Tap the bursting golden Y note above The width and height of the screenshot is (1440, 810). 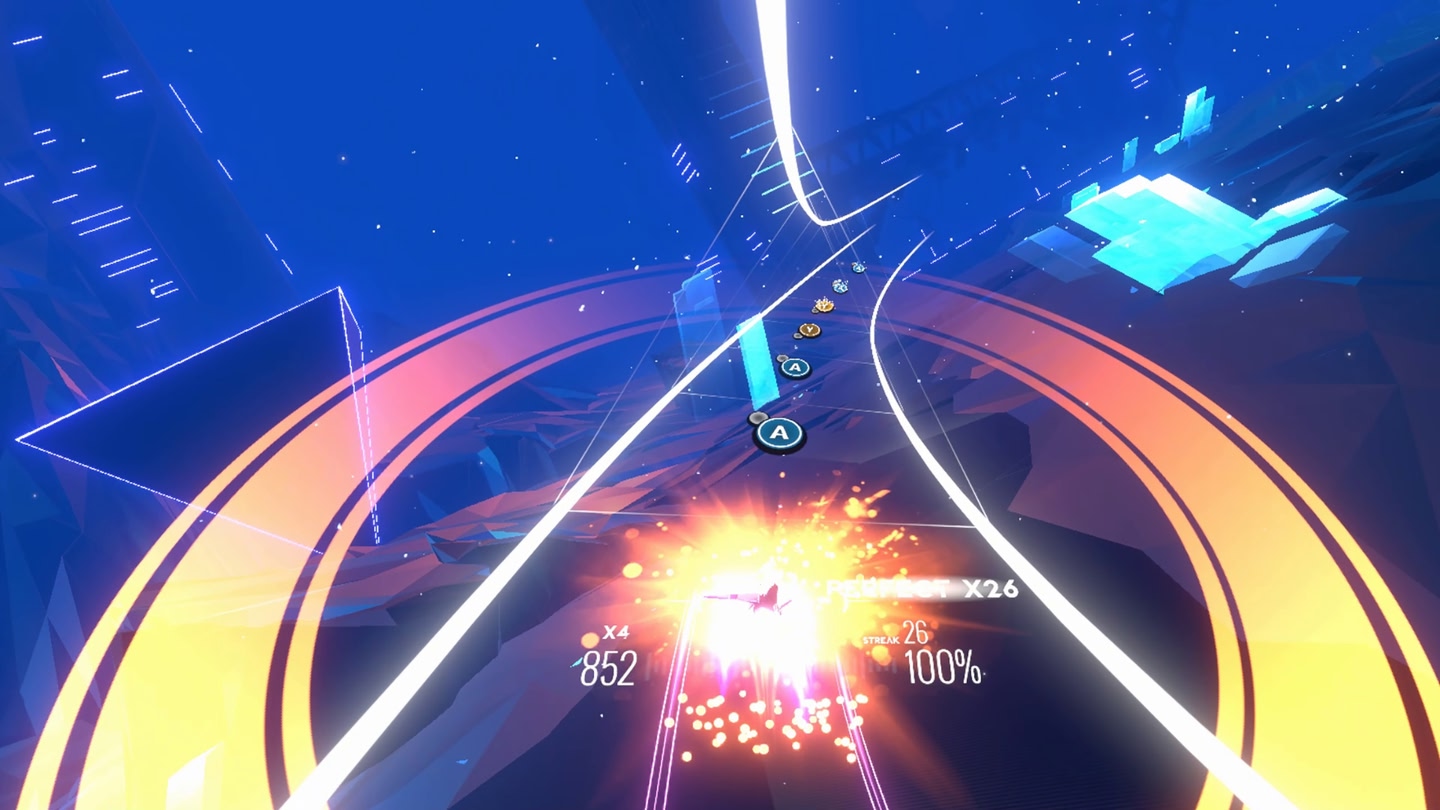(x=823, y=305)
